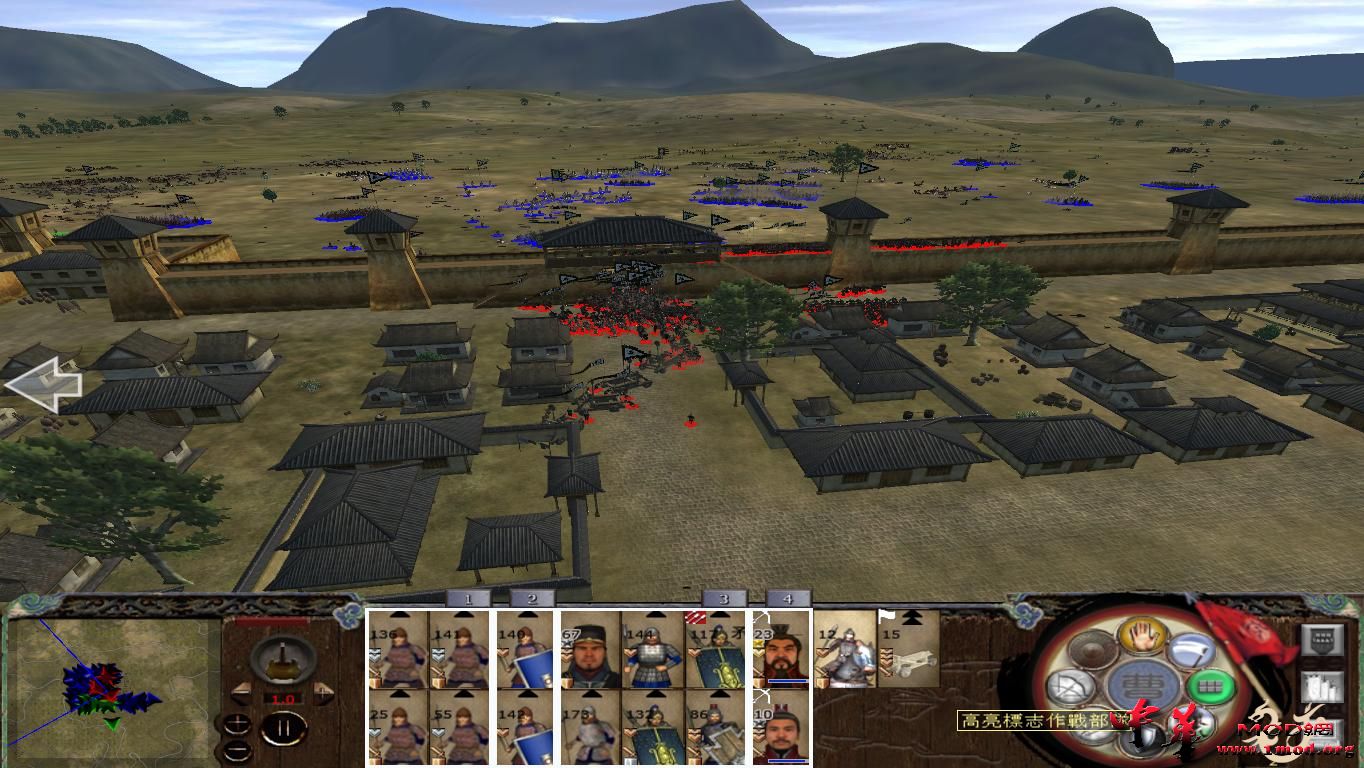Viewport: 1364px width, 768px height.
Task: Open group formations via the green grid icon
Action: pyautogui.click(x=1211, y=685)
